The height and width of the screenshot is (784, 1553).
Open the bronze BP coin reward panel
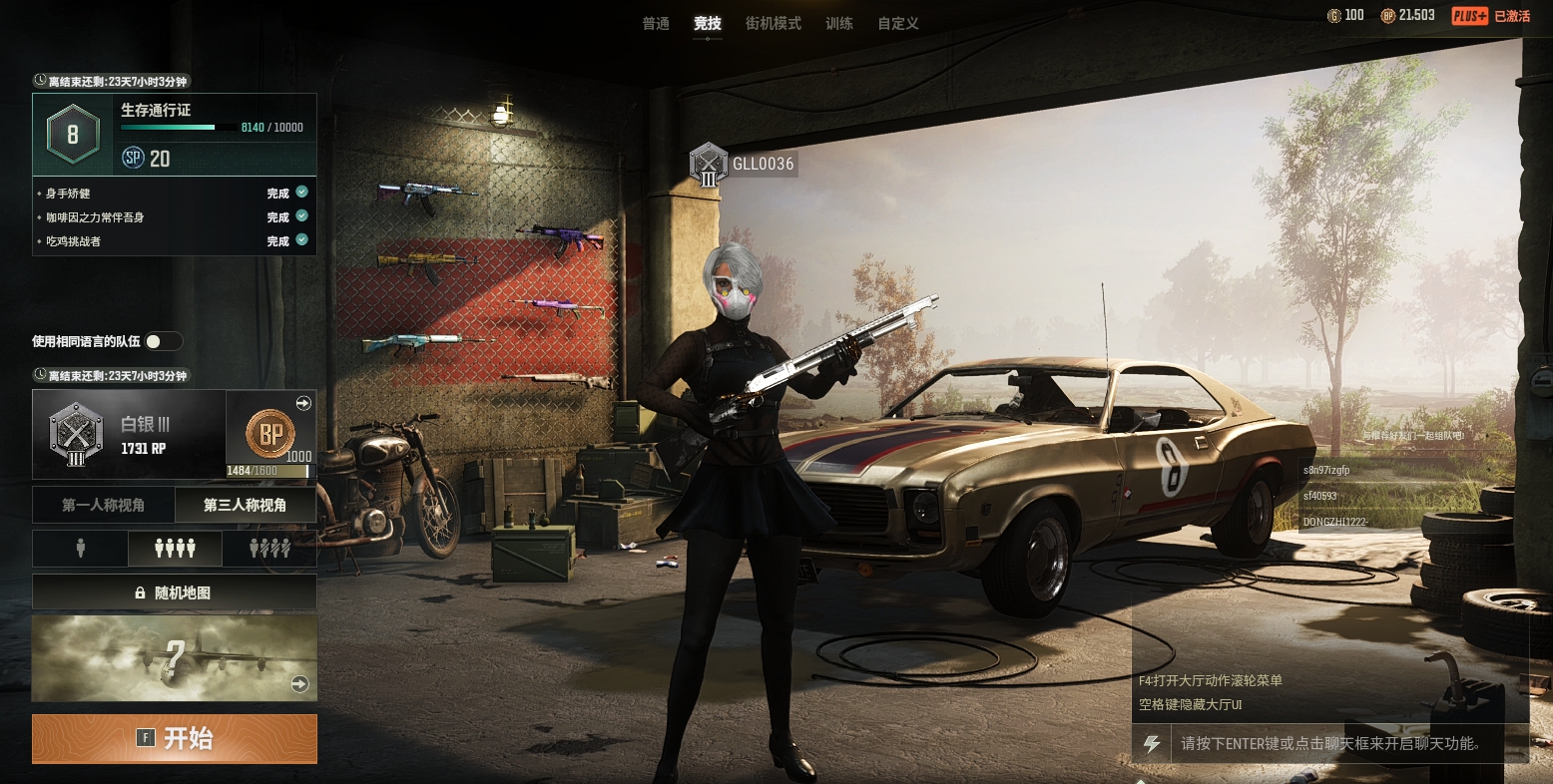271,435
